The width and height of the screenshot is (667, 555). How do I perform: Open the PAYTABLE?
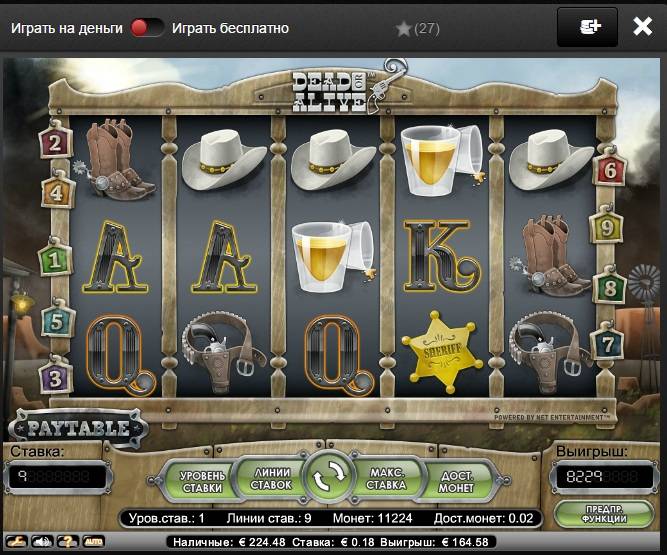click(79, 429)
